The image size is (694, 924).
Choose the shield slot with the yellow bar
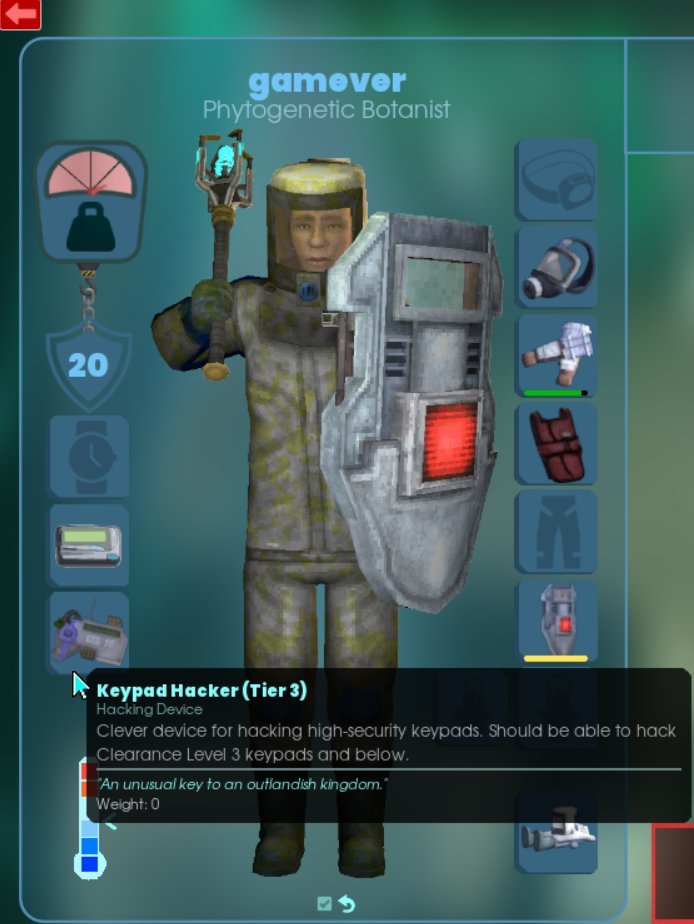pos(556,620)
